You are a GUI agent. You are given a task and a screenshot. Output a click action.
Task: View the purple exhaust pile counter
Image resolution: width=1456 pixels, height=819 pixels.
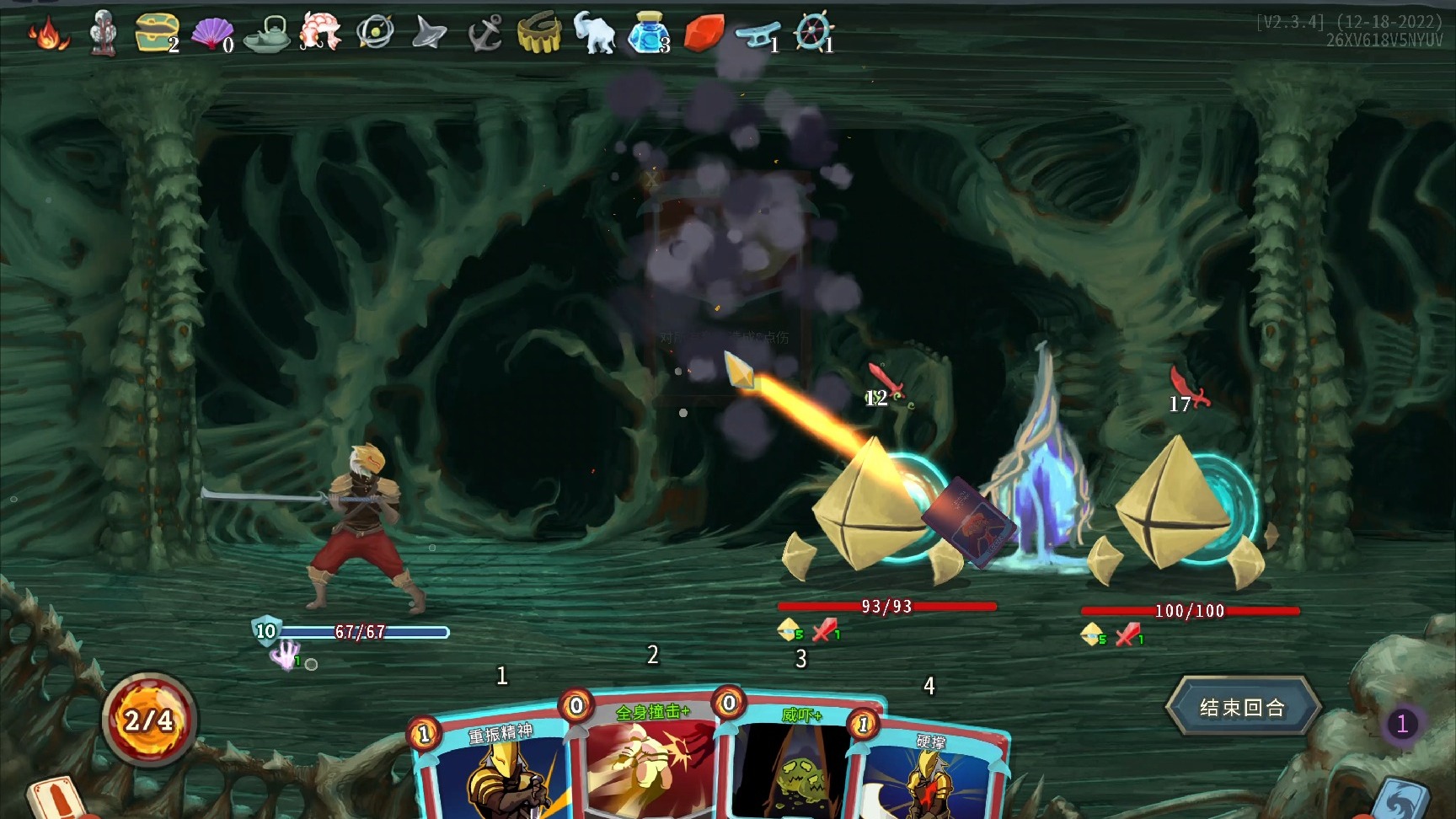point(1402,724)
